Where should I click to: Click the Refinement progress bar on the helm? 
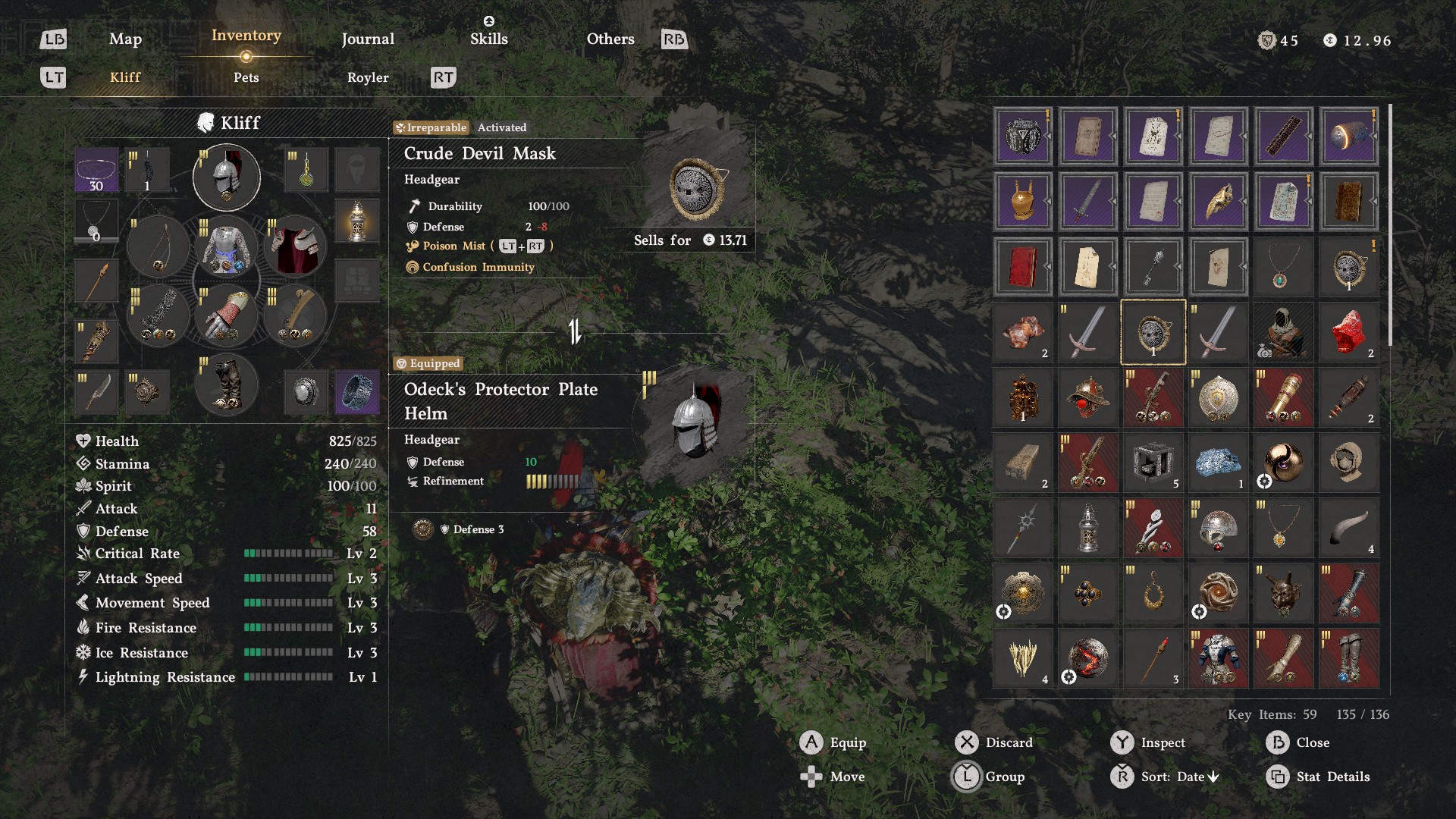click(551, 481)
